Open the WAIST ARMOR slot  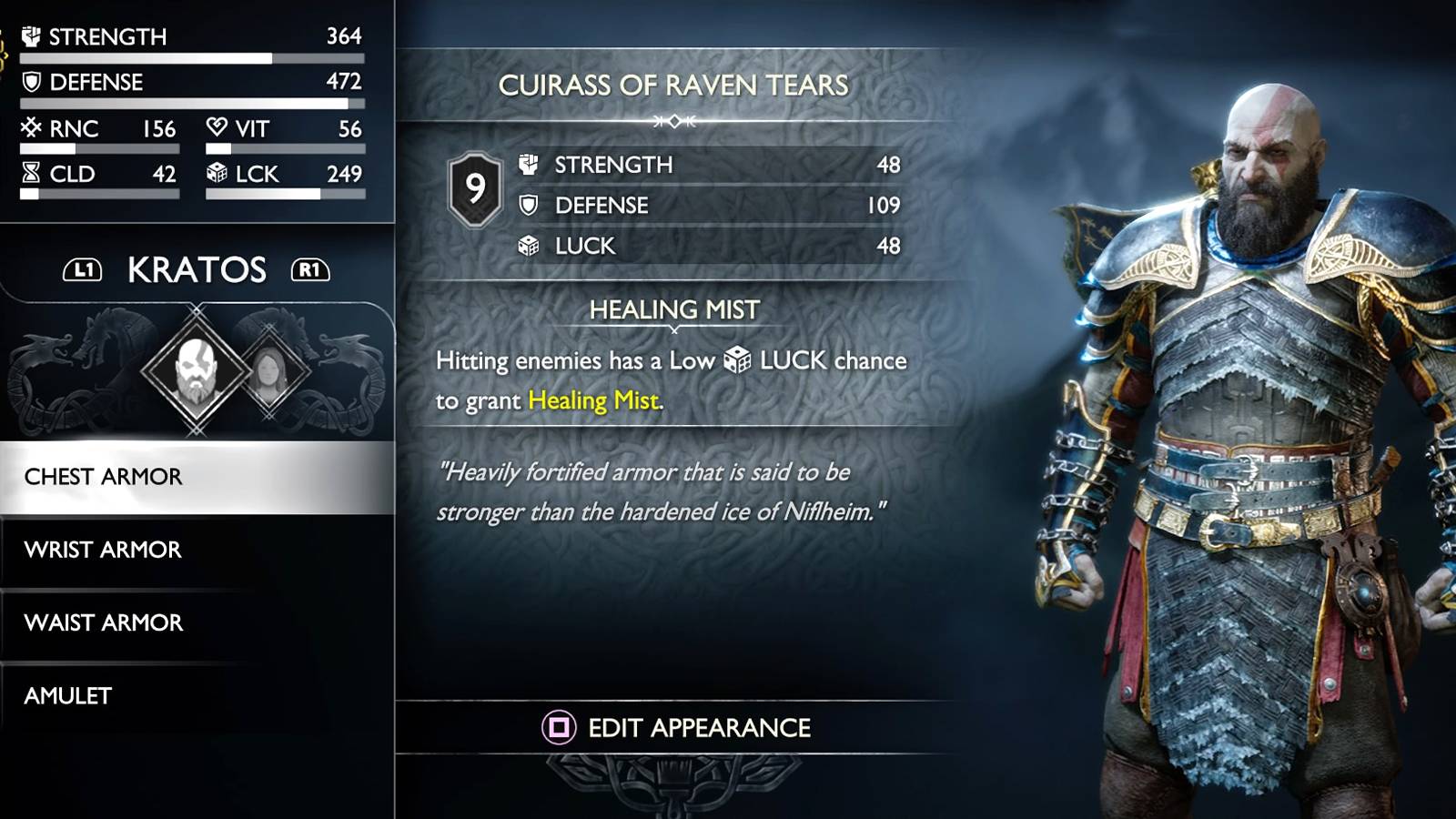[x=105, y=622]
